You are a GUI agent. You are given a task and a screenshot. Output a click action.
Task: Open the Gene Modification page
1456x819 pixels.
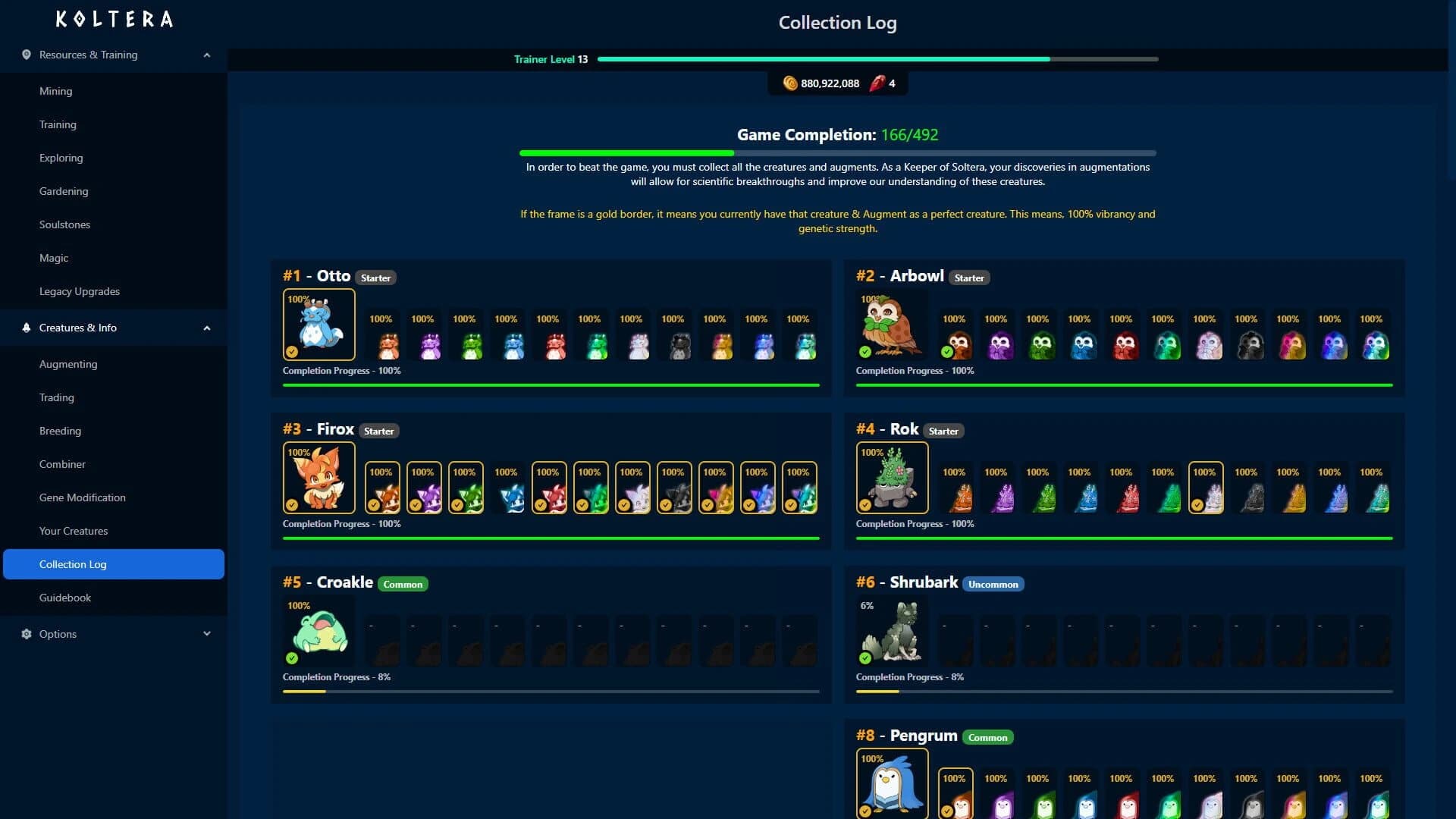click(x=83, y=497)
